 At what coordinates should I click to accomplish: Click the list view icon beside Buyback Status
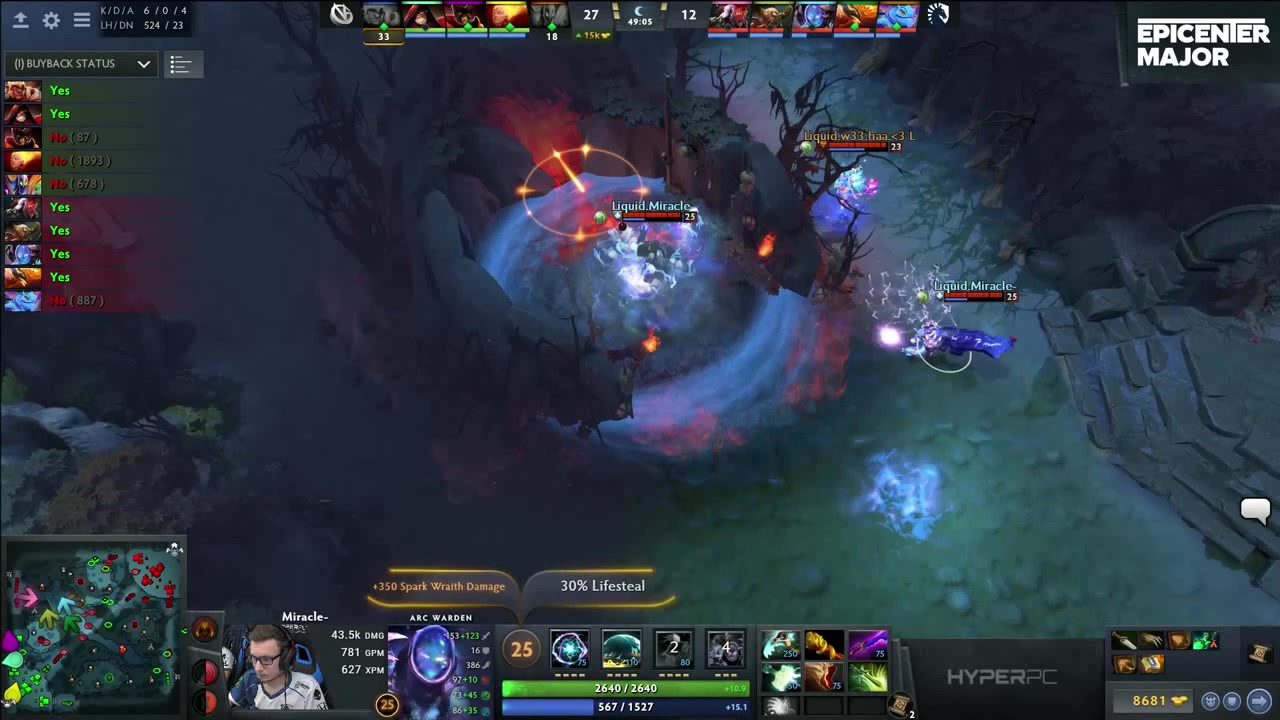(180, 65)
